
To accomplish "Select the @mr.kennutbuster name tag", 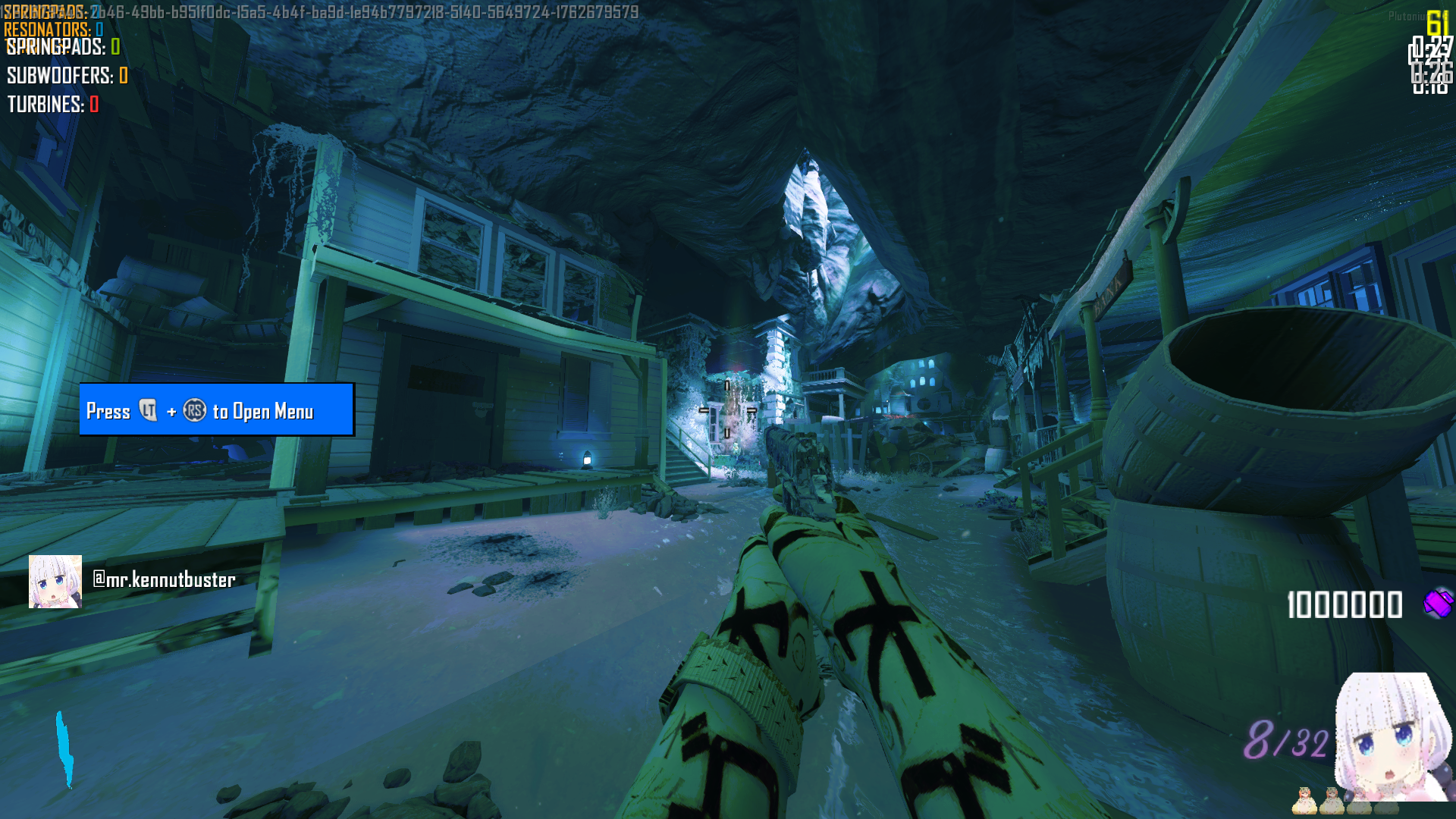I will pos(164,580).
